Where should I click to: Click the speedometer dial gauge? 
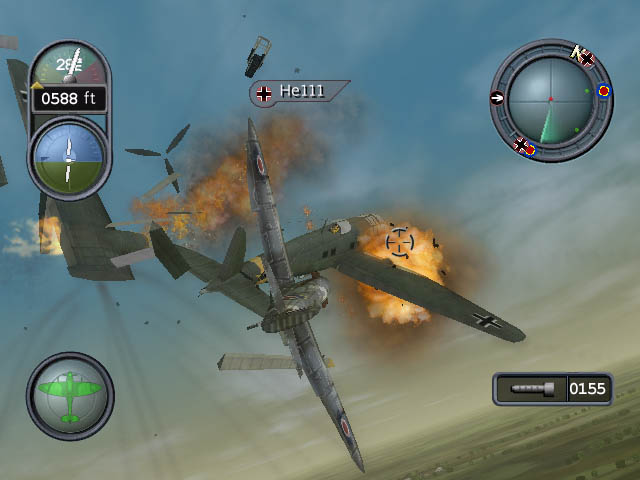68,67
